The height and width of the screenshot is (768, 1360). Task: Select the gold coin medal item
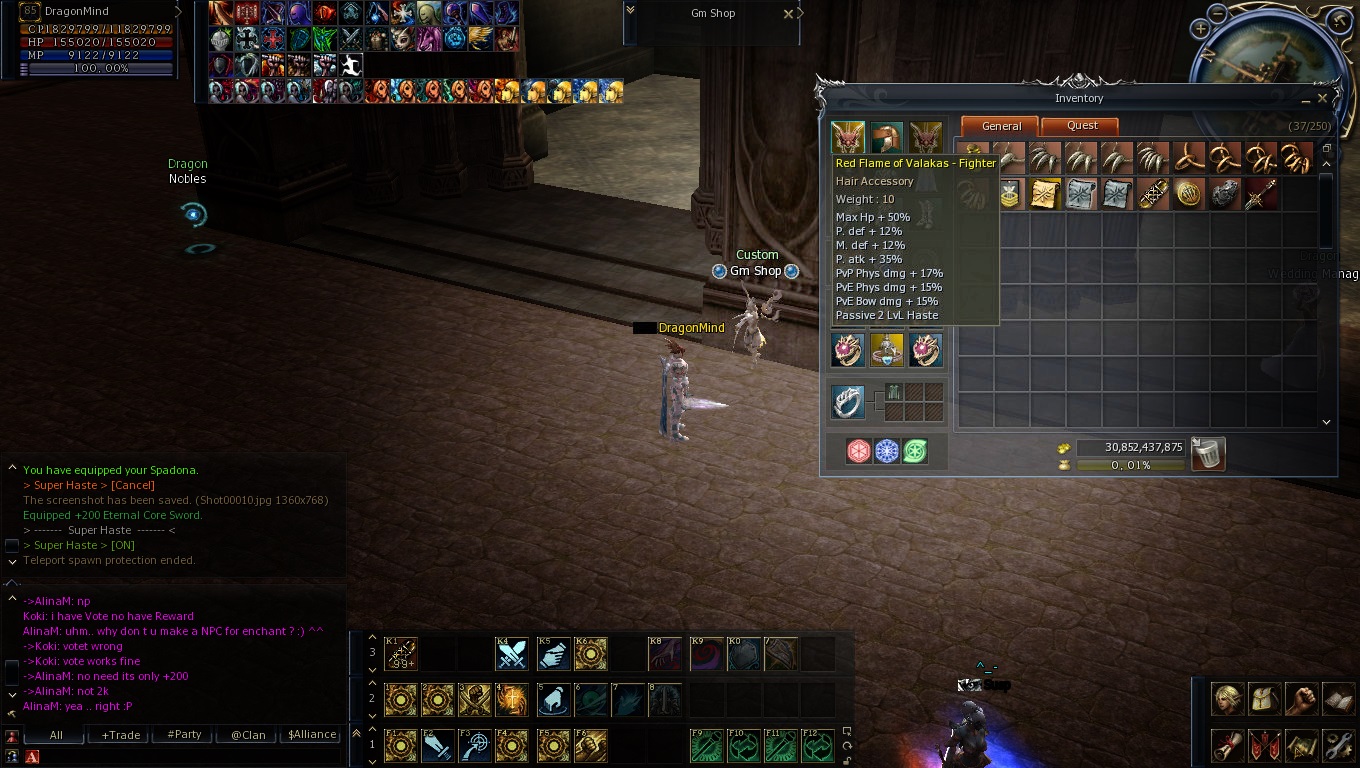(x=1188, y=194)
